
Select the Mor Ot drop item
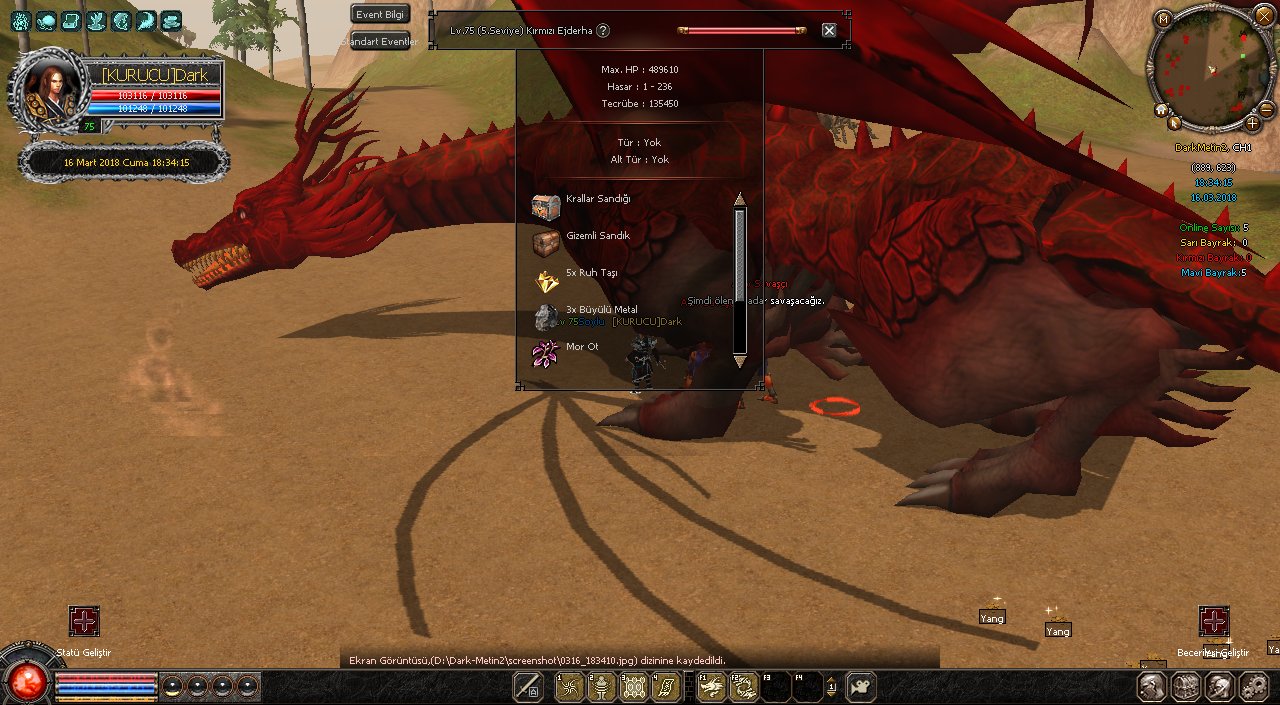[581, 347]
